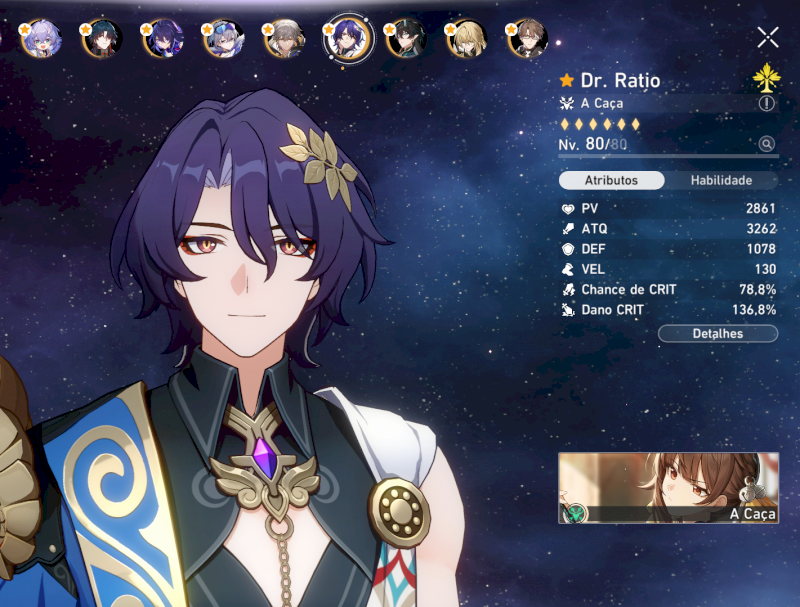Screen dimensions: 800x607
Task: Select the Atributos tab
Action: 611,181
